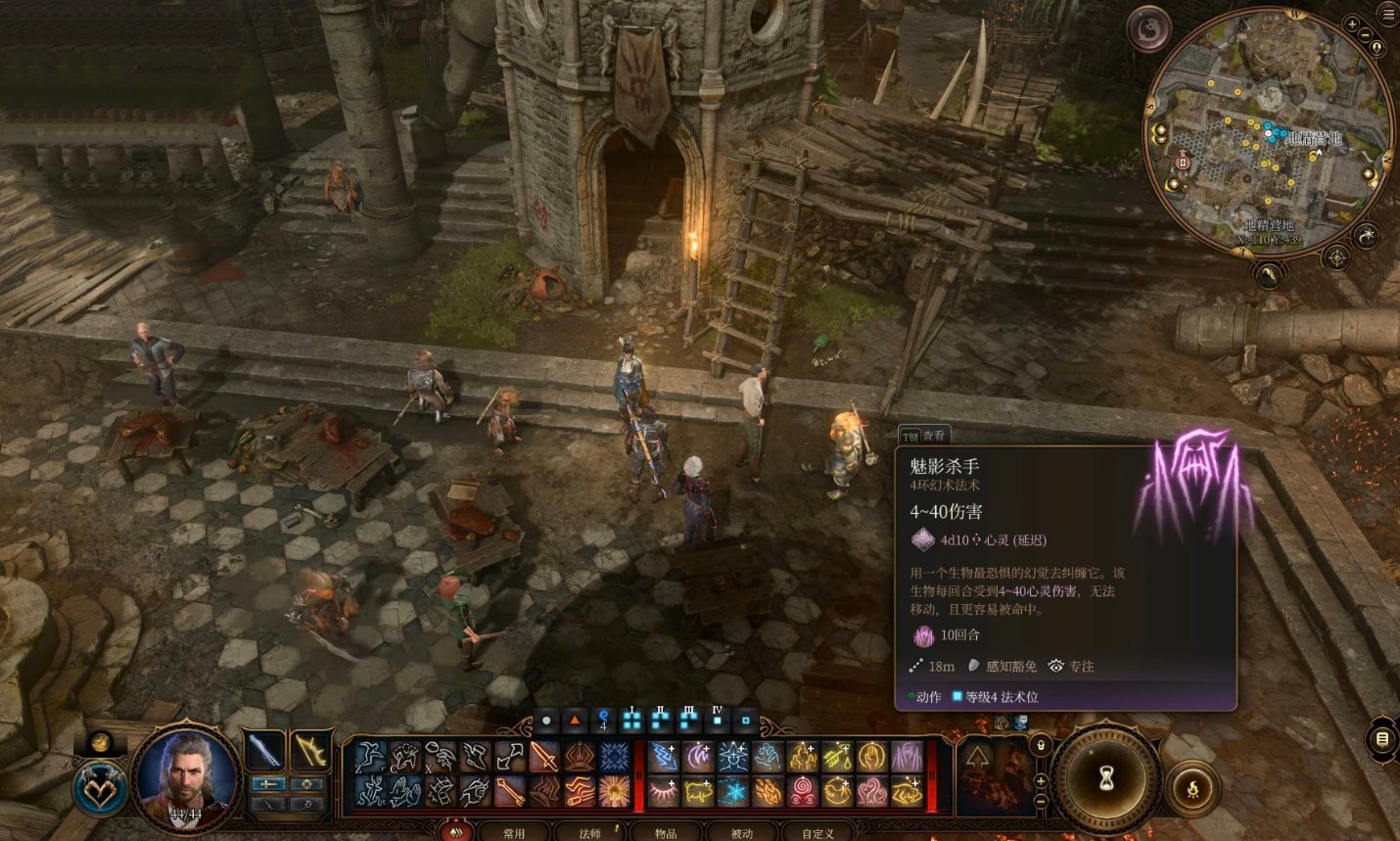Viewport: 1400px width, 841px height.
Task: Open the top-right hamburger menu
Action: pyautogui.click(x=1387, y=14)
